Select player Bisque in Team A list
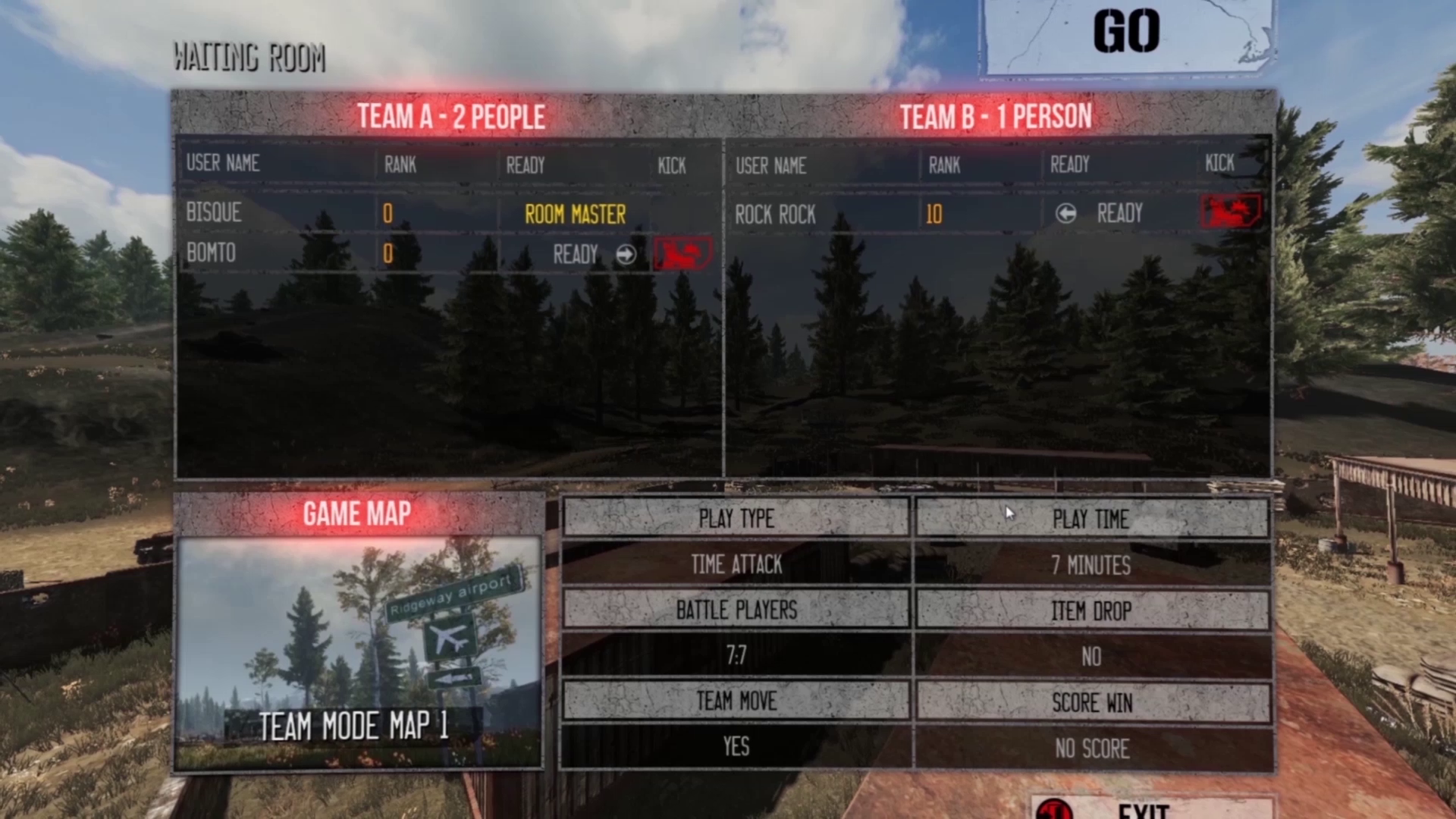The image size is (1456, 819). pos(214,213)
